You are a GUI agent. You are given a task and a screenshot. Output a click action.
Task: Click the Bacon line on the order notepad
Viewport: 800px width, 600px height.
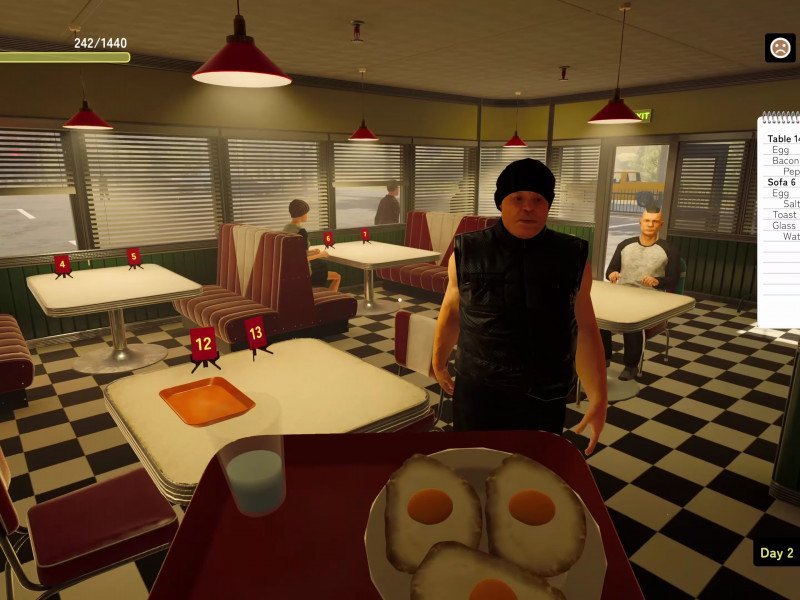786,160
